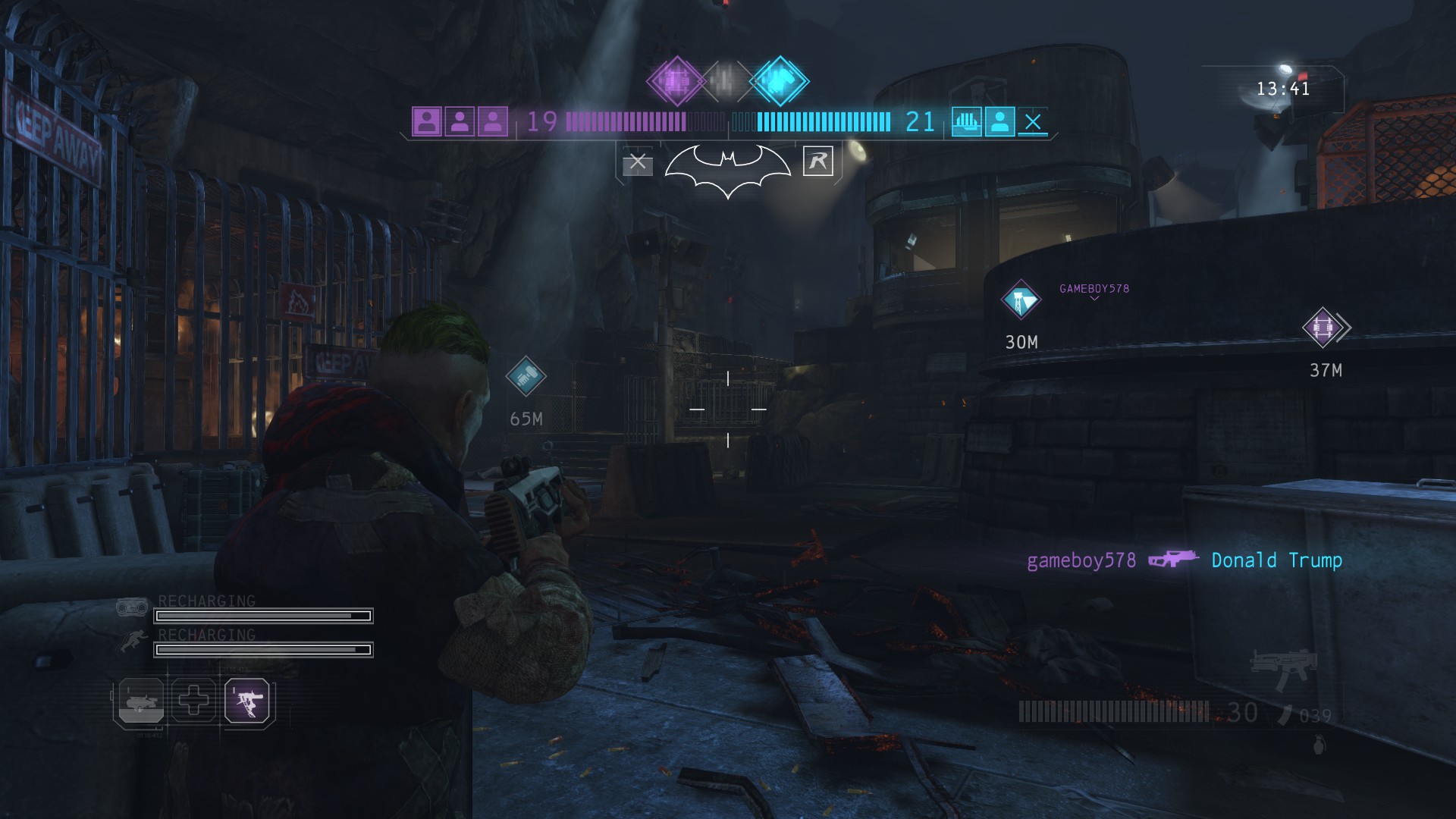Click the cyan team's X eliminated slot

1032,121
